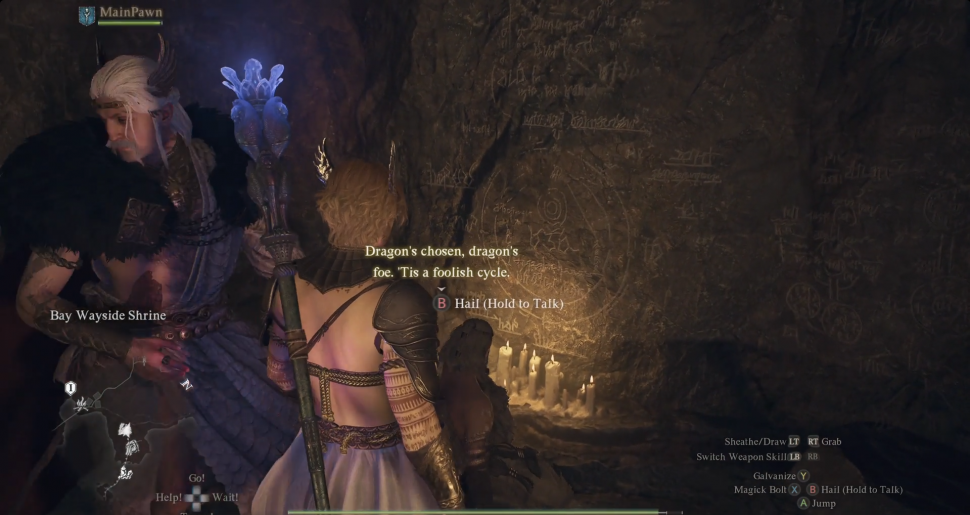Click the minimap's north compass indicator

coord(185,383)
